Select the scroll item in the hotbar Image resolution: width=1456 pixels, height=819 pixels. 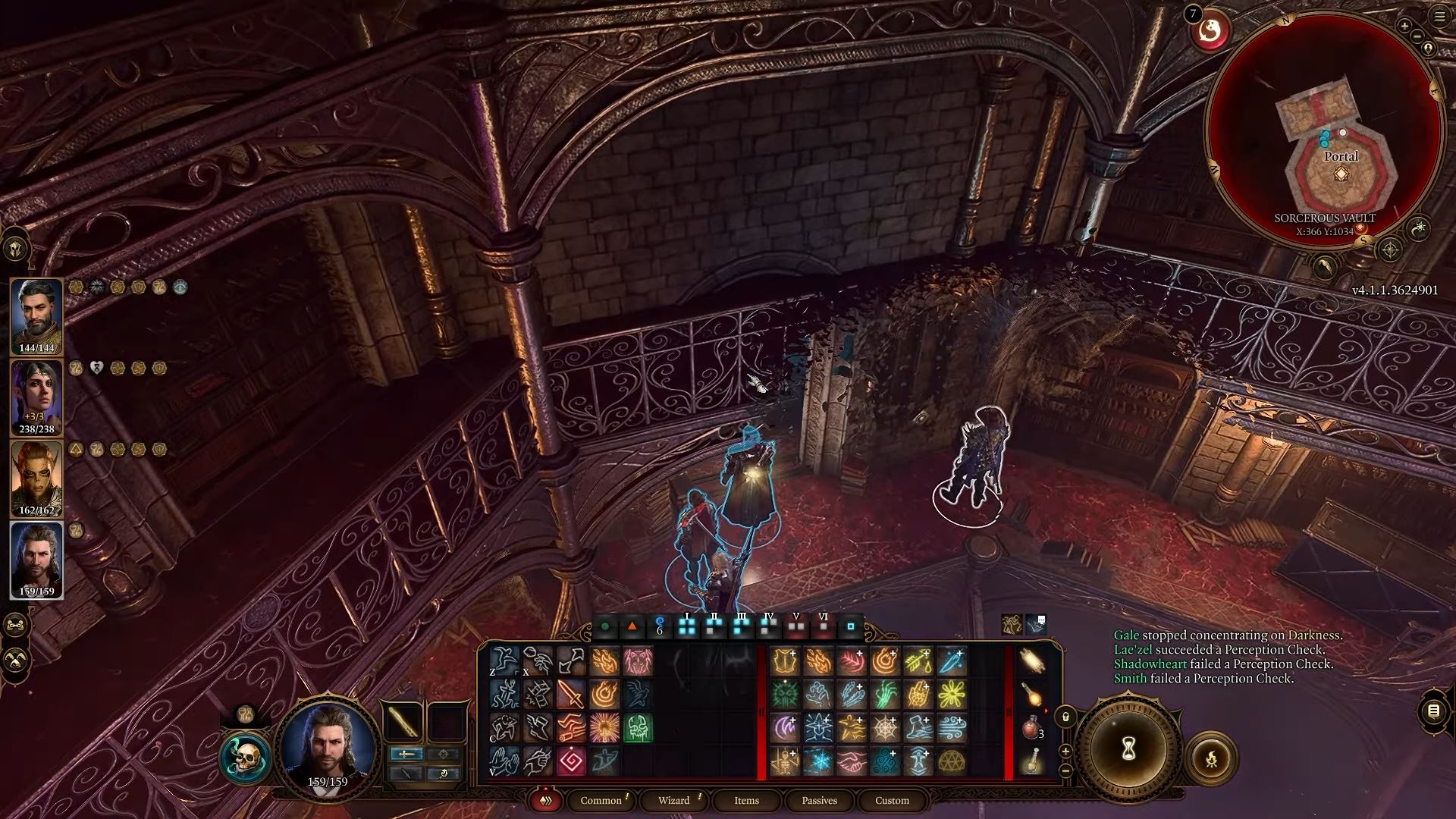click(x=1031, y=661)
